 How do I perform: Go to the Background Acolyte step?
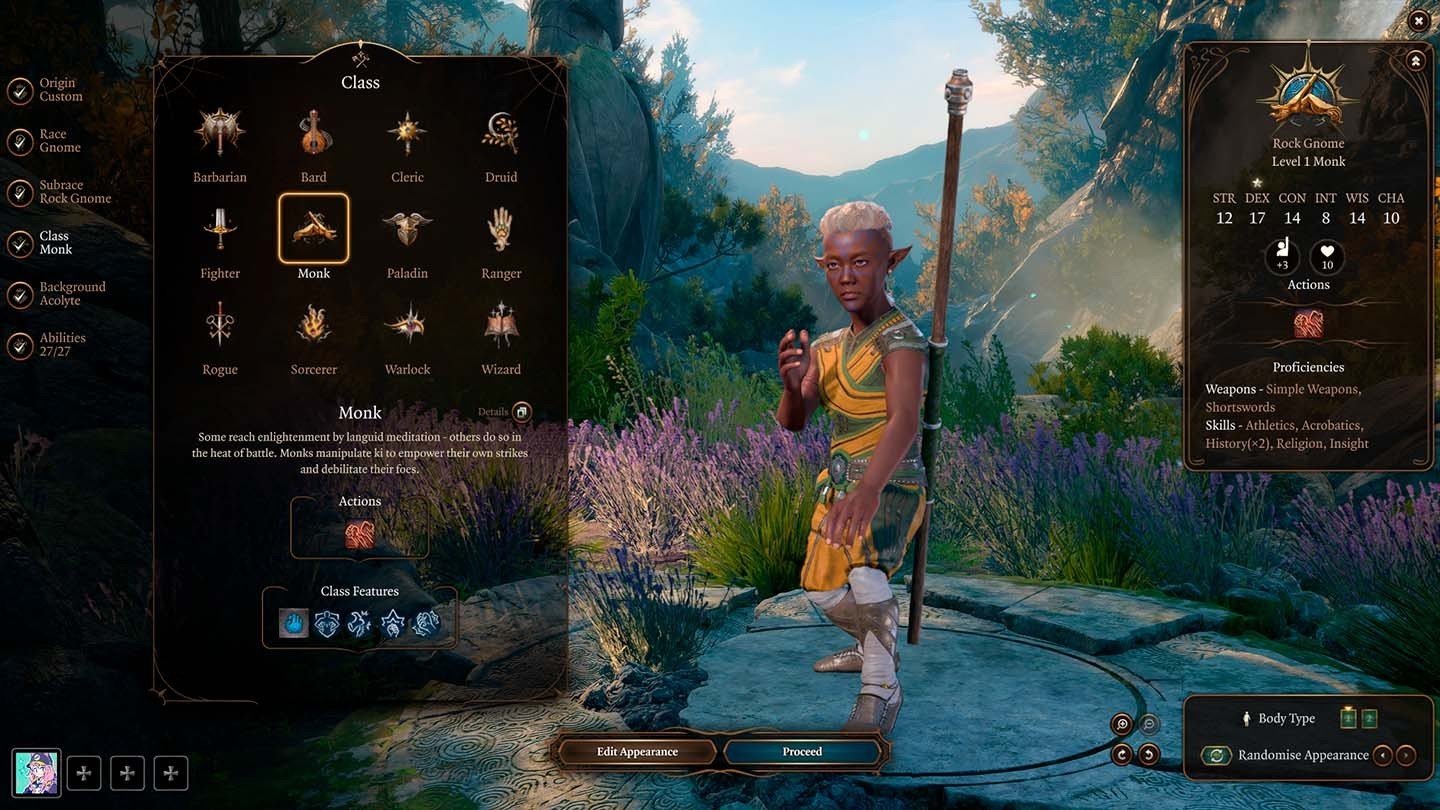tap(71, 294)
